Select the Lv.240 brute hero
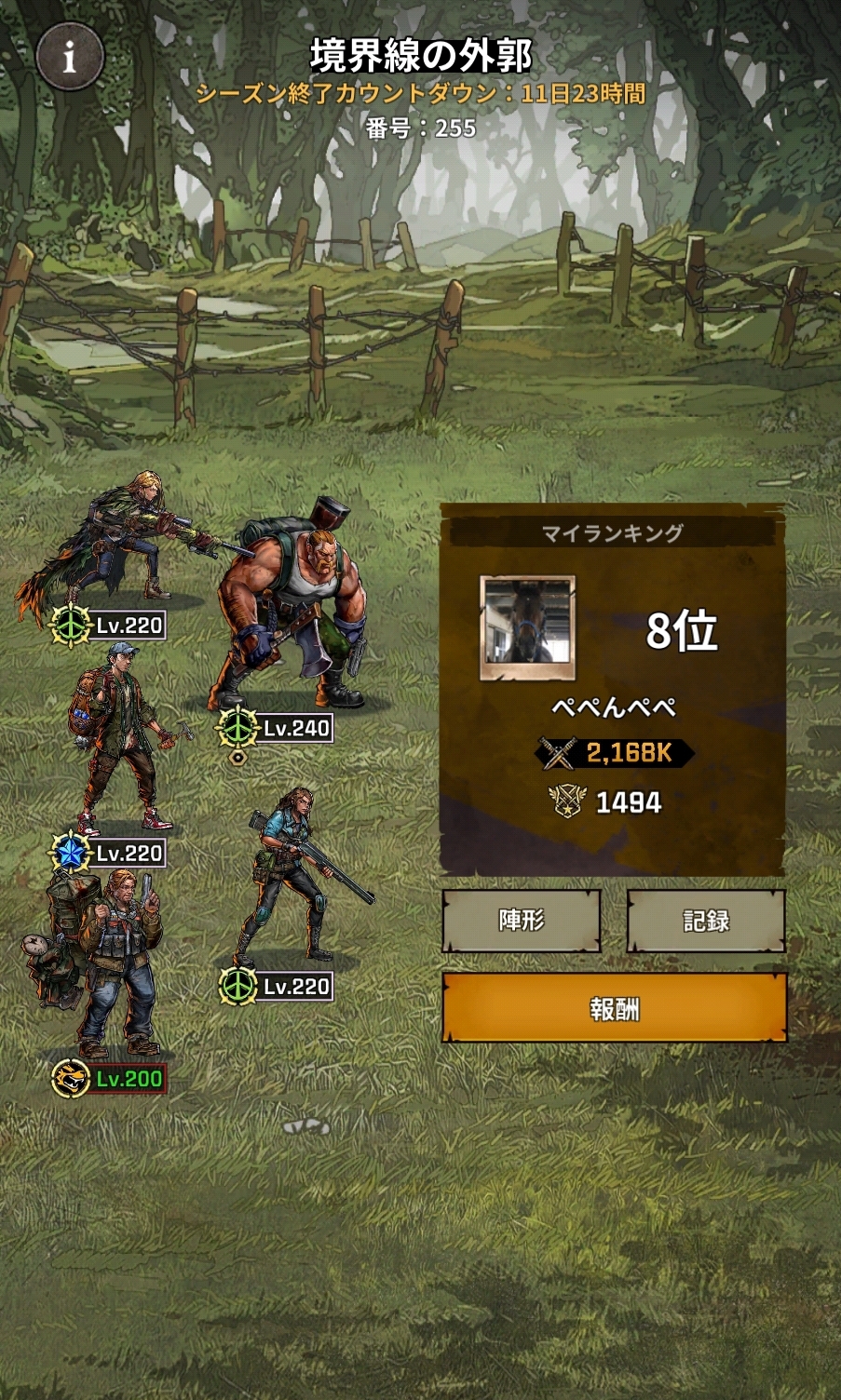The height and width of the screenshot is (1400, 841). coord(291,614)
